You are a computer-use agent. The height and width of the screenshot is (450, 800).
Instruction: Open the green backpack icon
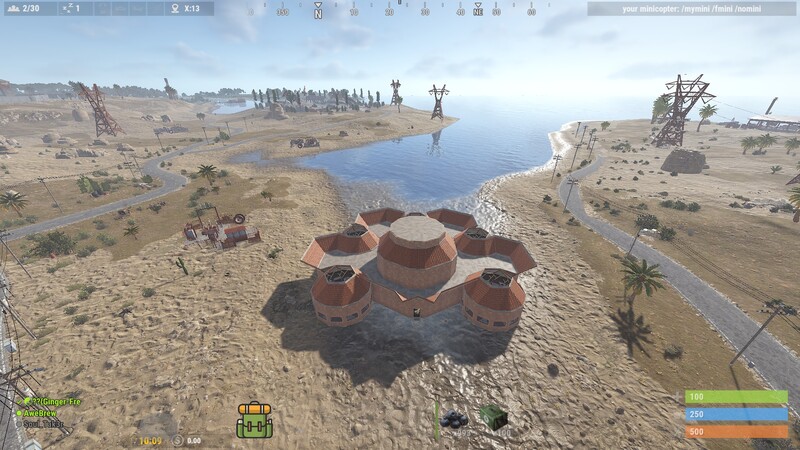(254, 420)
